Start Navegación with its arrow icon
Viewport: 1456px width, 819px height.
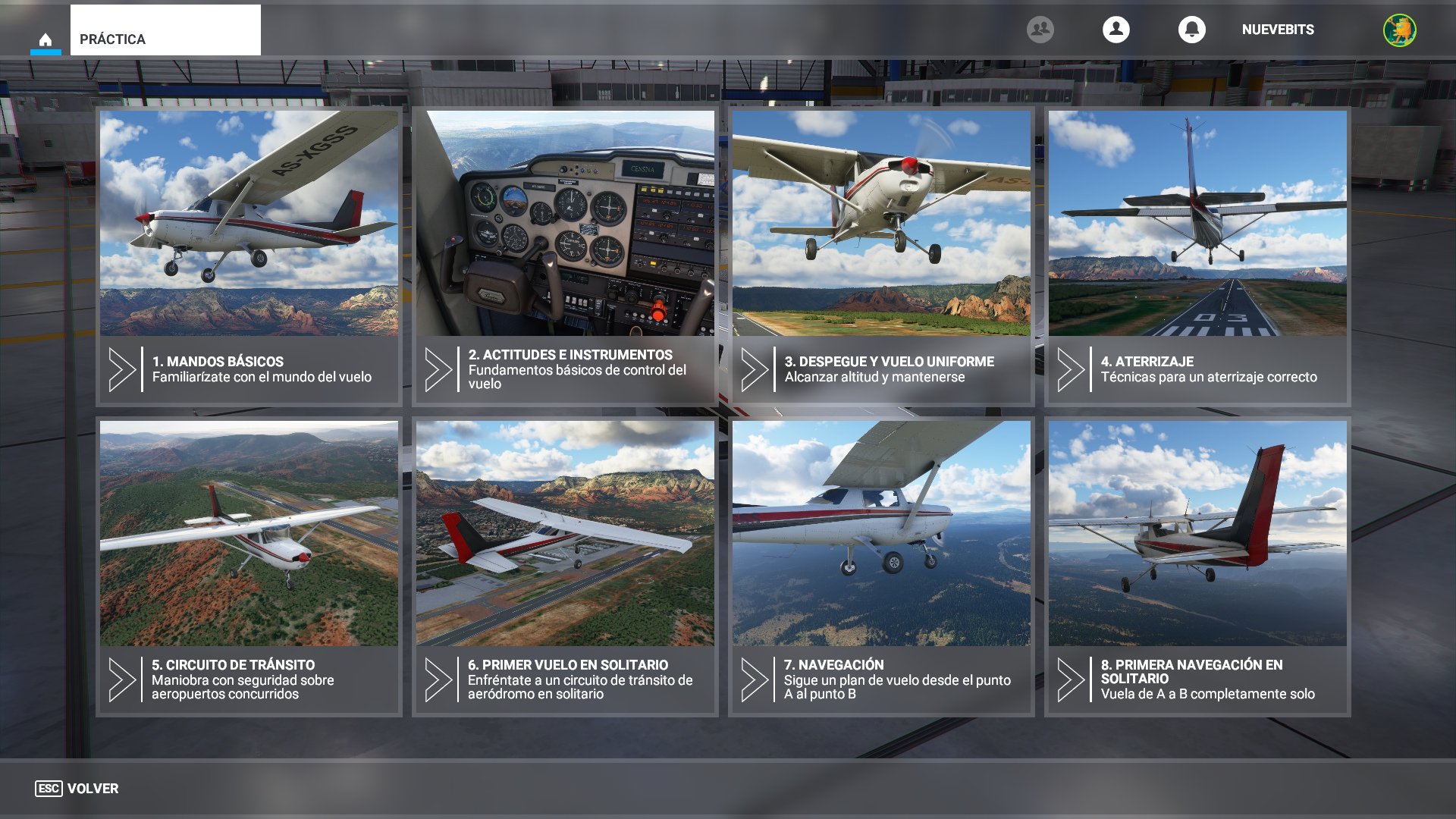coord(753,680)
